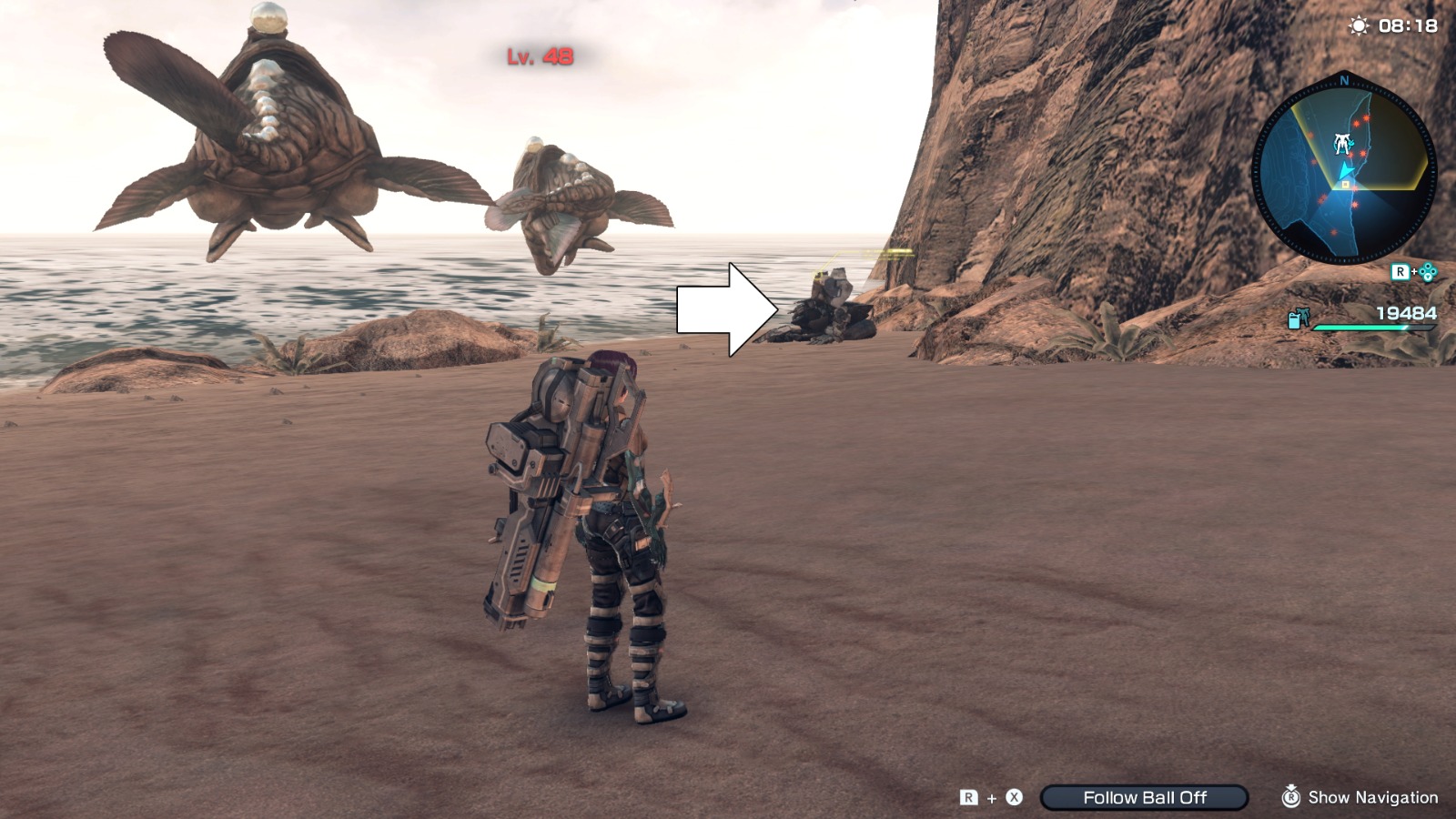Click the Skell silhouette beside the fuel gauge

pos(1305,317)
